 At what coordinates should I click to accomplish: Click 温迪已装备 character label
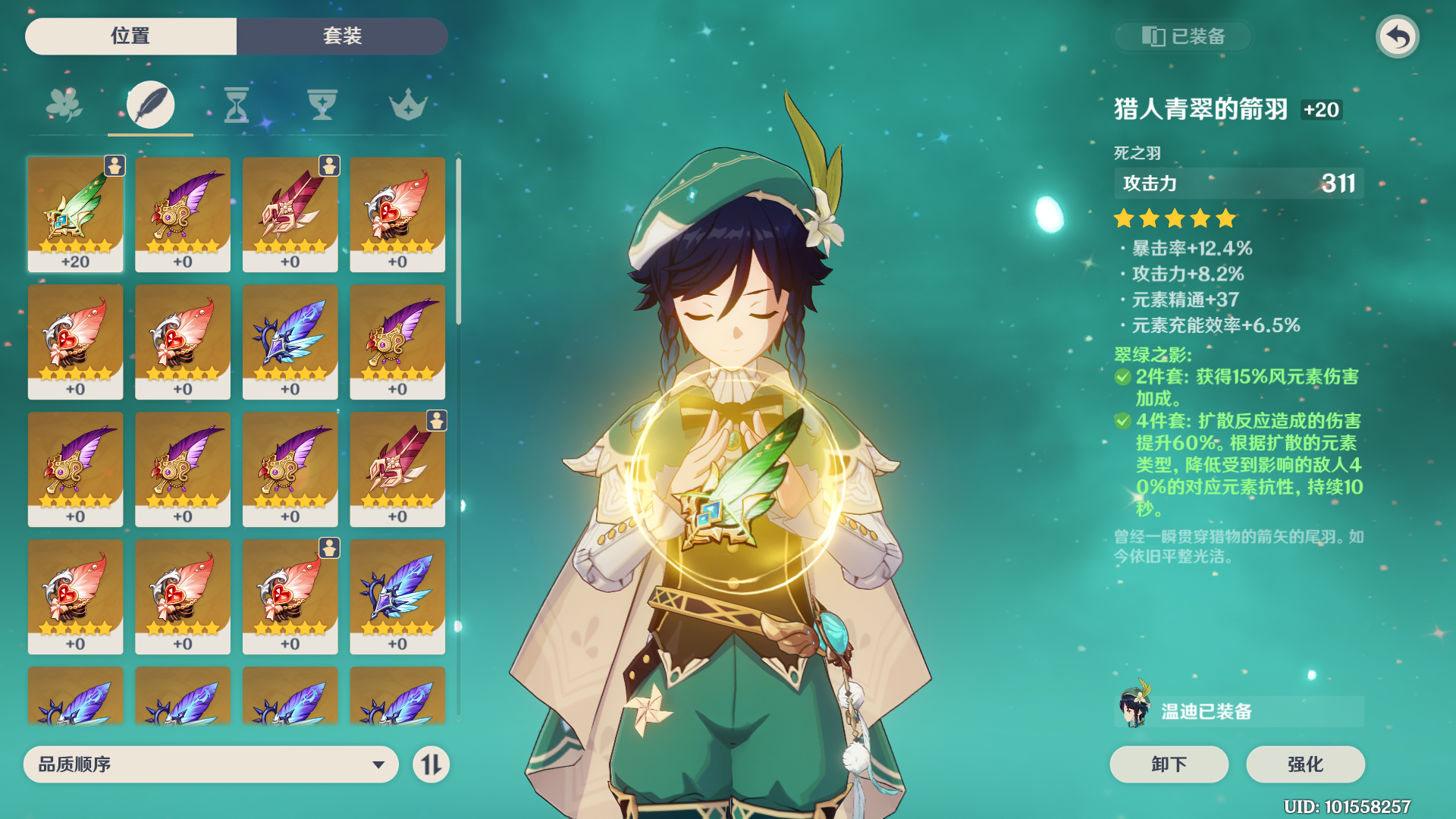1238,711
